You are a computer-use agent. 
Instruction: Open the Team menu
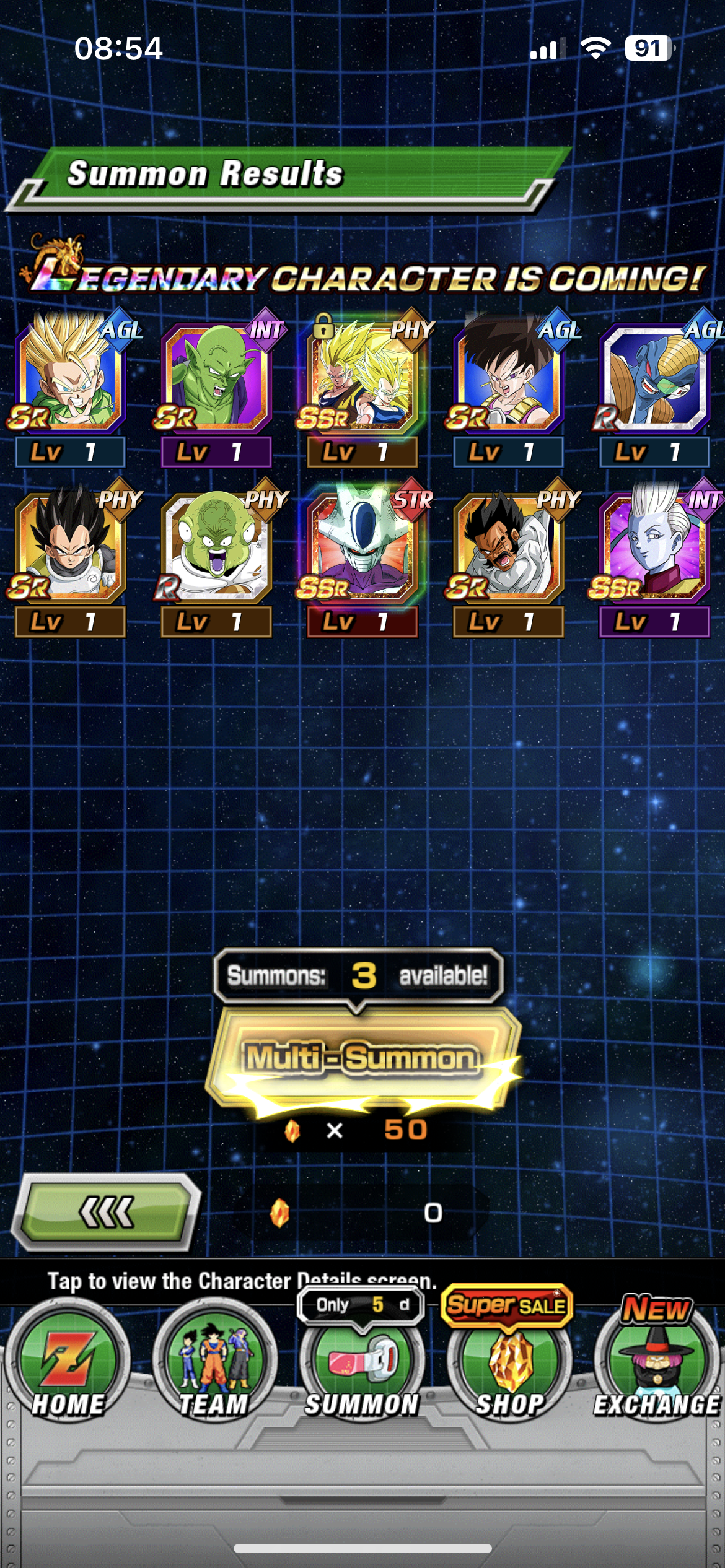tap(214, 1370)
